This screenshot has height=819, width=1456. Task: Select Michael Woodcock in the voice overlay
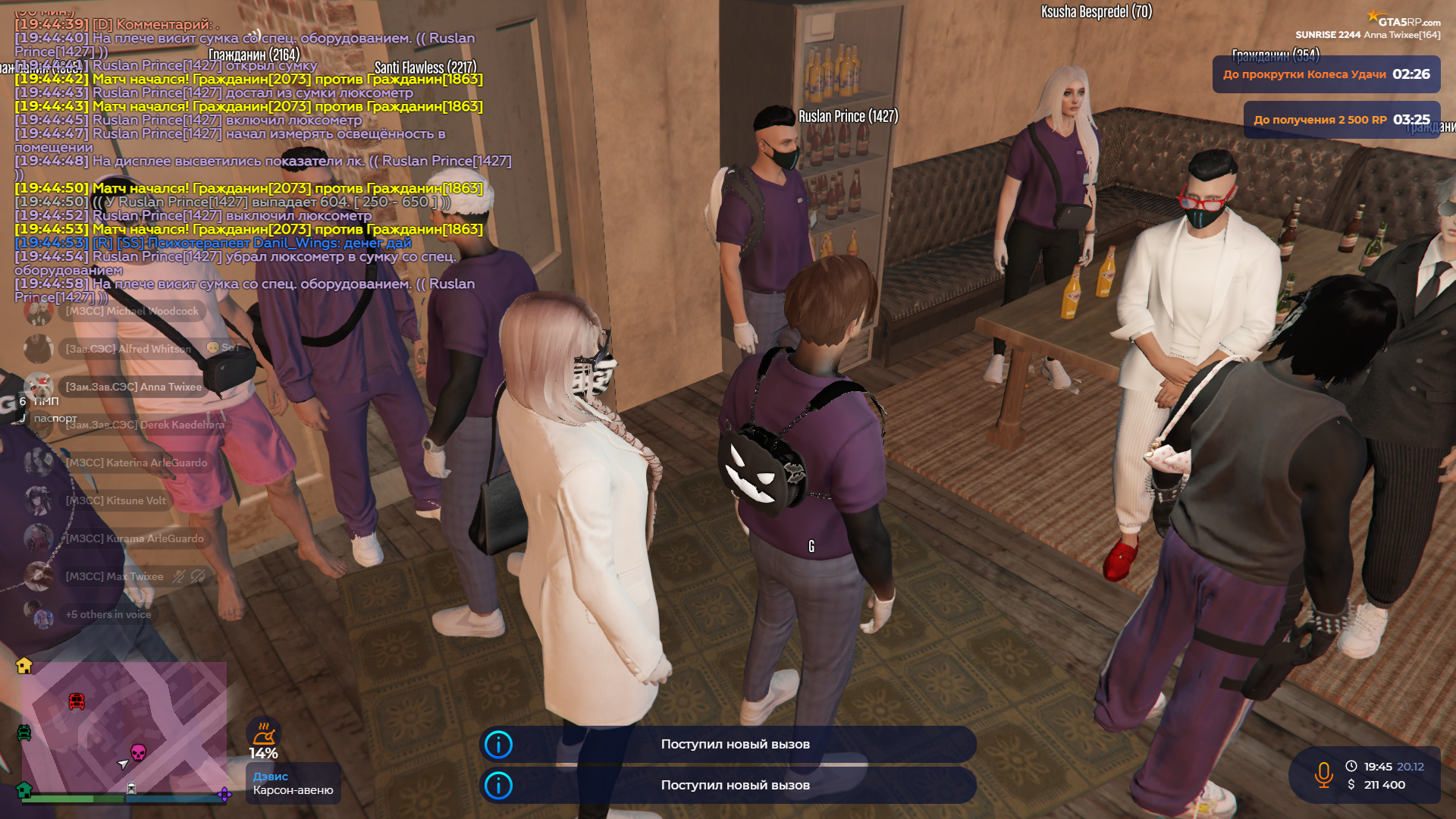(131, 311)
